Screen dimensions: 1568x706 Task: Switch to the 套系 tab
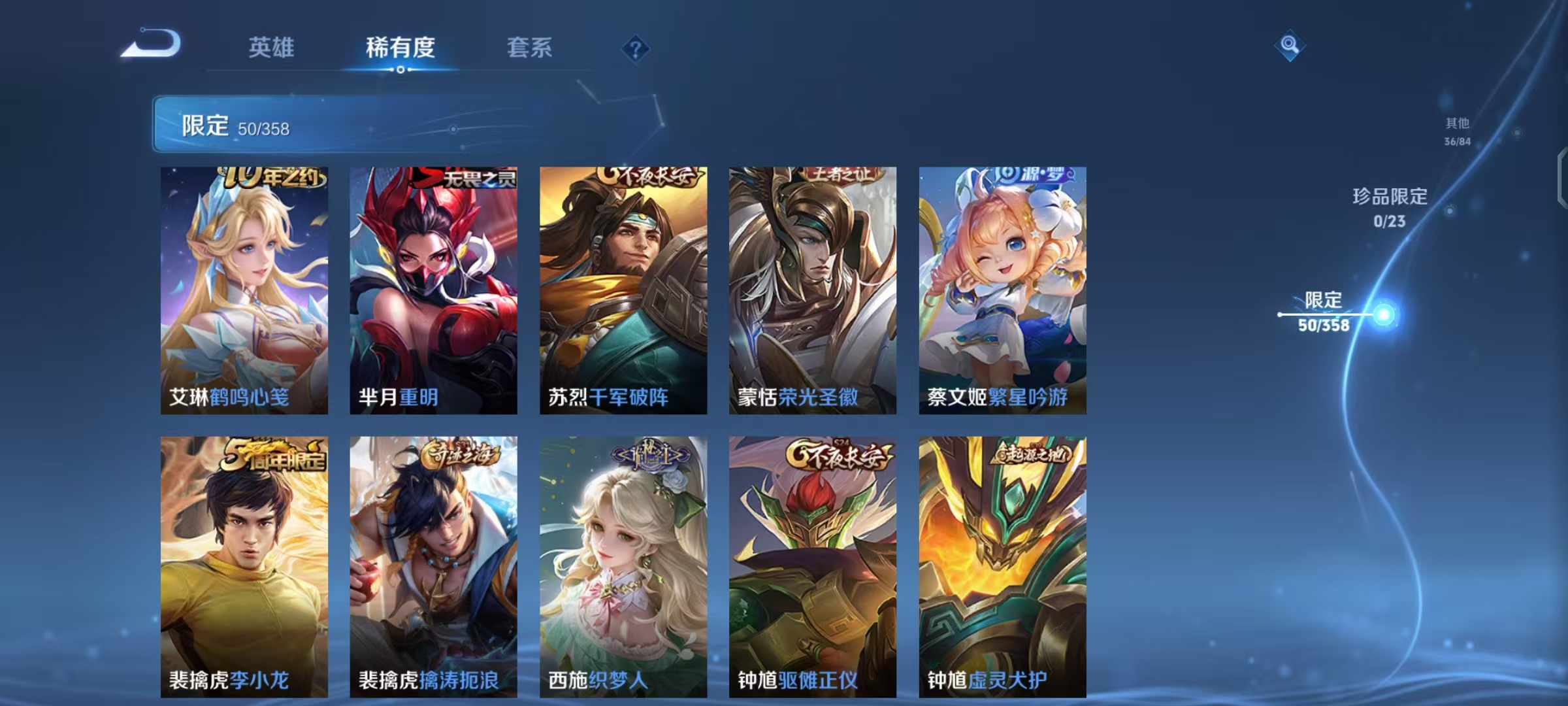531,48
